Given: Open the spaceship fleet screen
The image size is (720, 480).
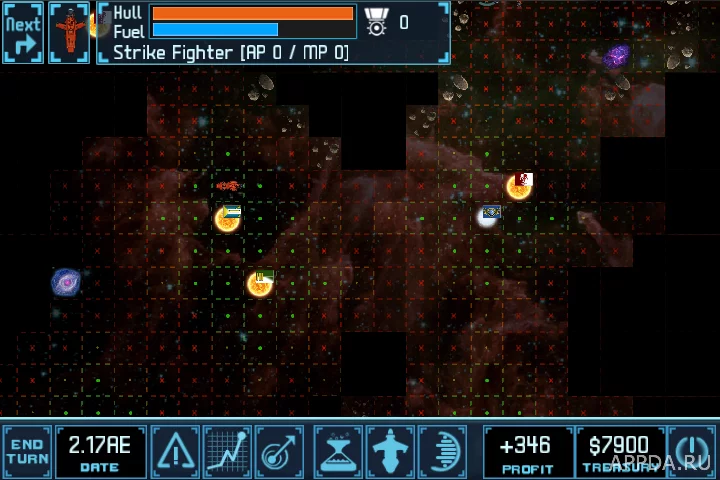Looking at the screenshot, I should [x=389, y=452].
